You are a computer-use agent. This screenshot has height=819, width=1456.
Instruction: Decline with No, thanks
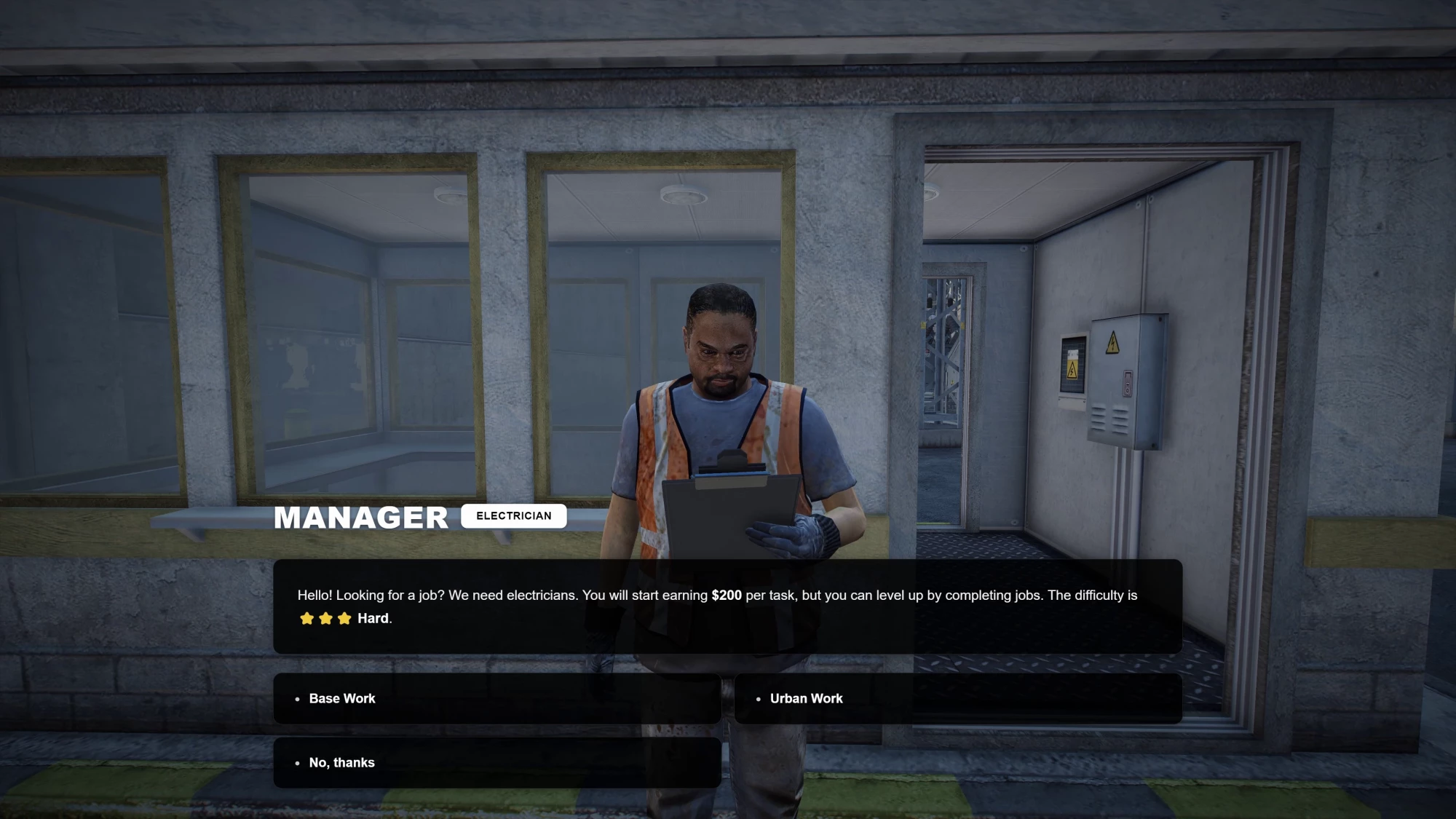tap(496, 762)
